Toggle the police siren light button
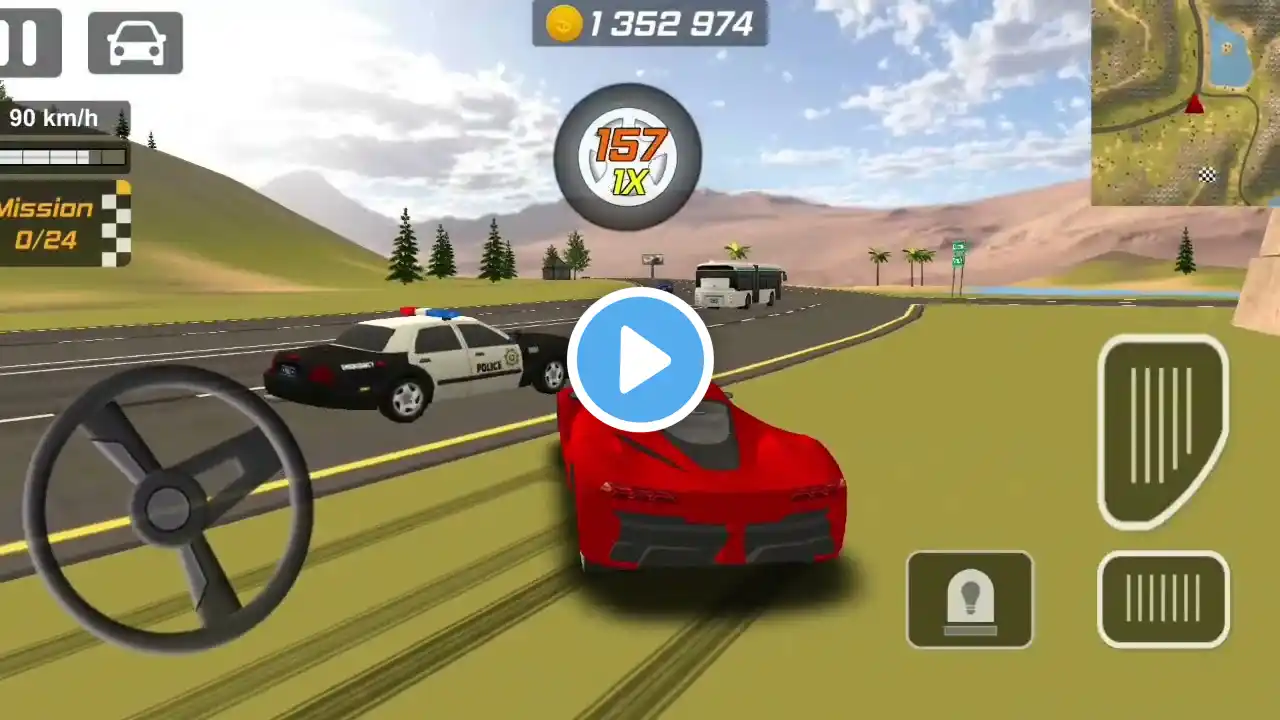 pyautogui.click(x=969, y=599)
